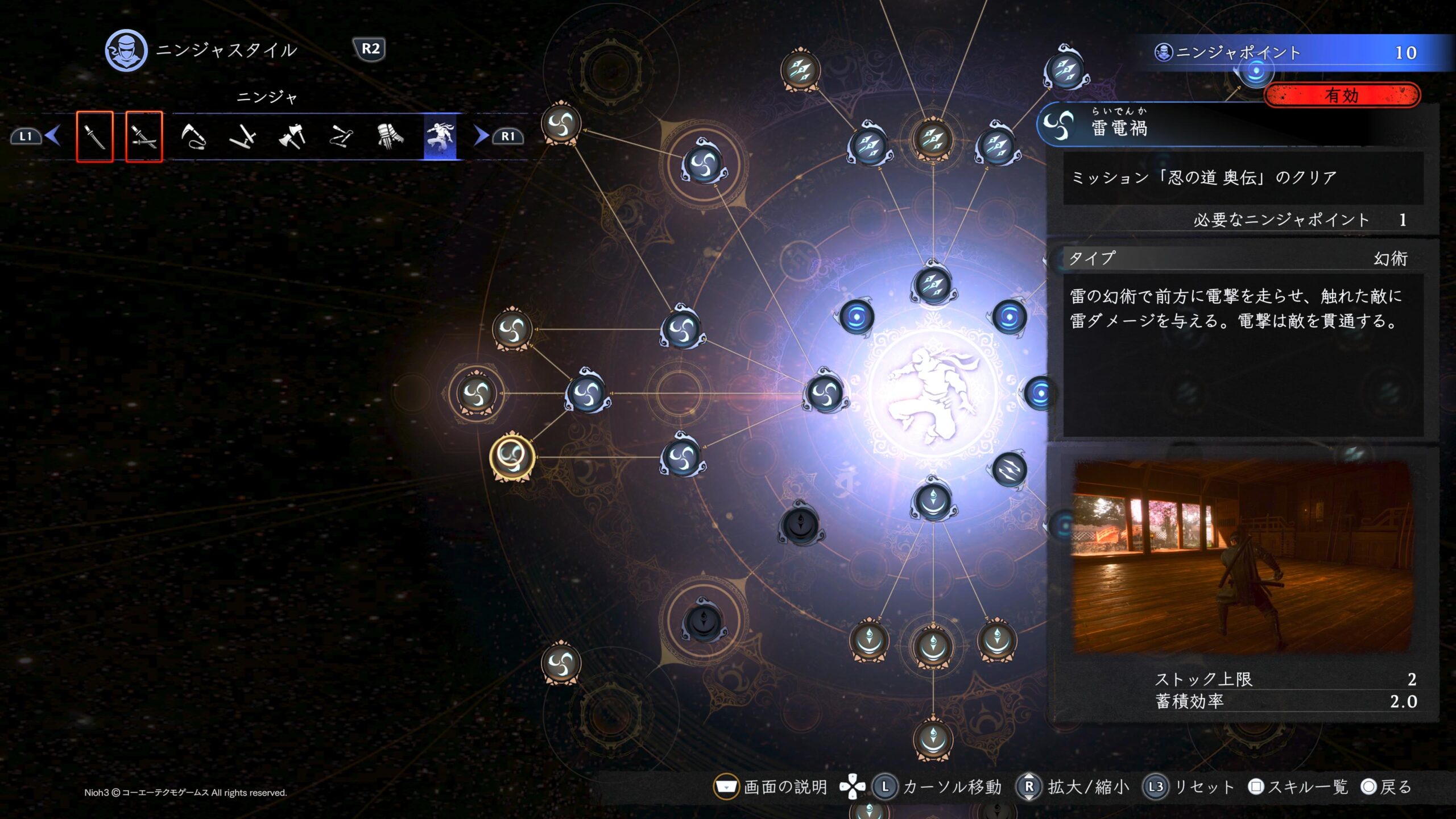This screenshot has width=1456, height=819.
Task: Select the gold-highlighted 雷電禍 skill node
Action: pyautogui.click(x=512, y=456)
